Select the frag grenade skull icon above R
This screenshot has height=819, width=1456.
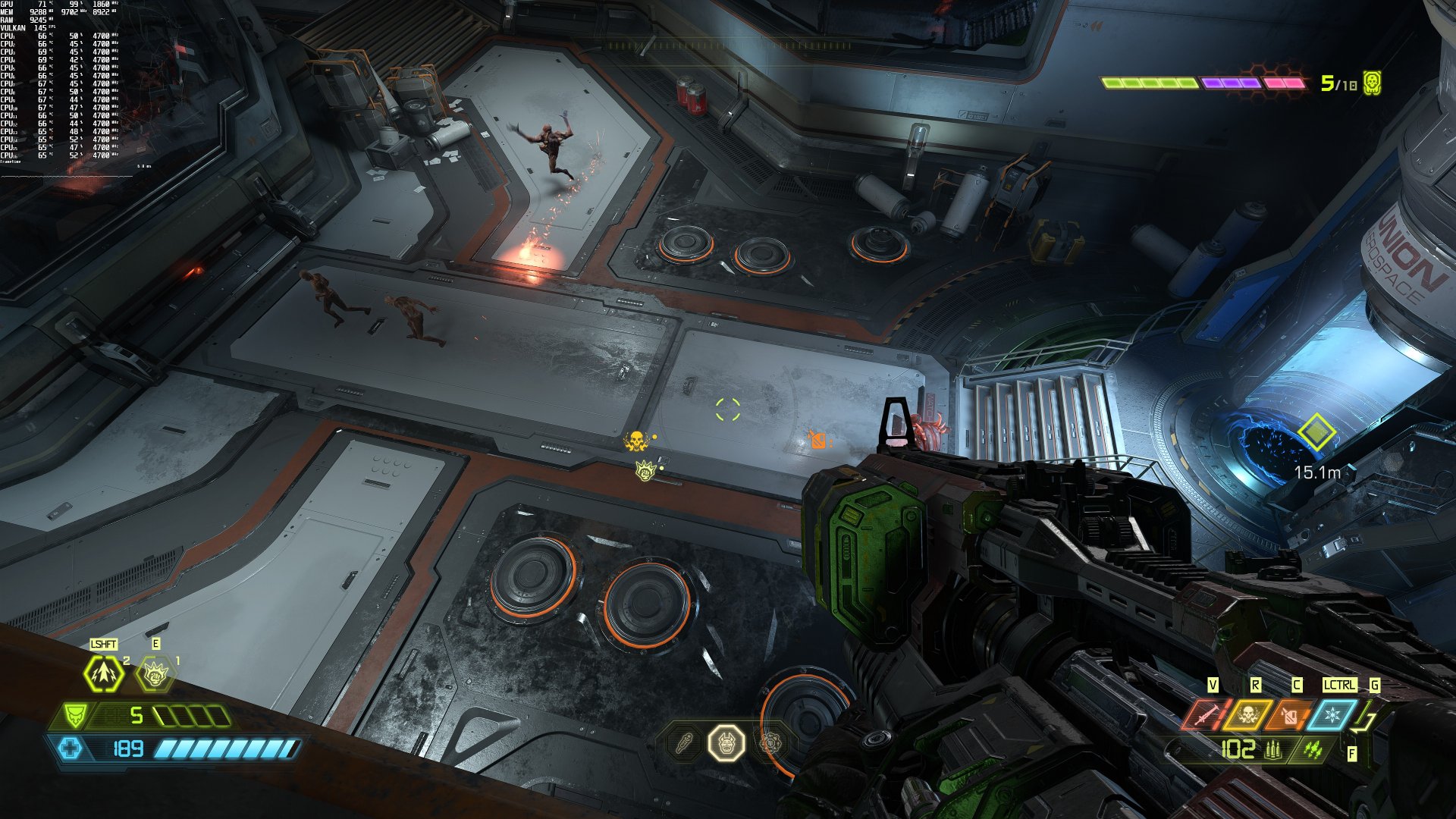coord(1249,714)
